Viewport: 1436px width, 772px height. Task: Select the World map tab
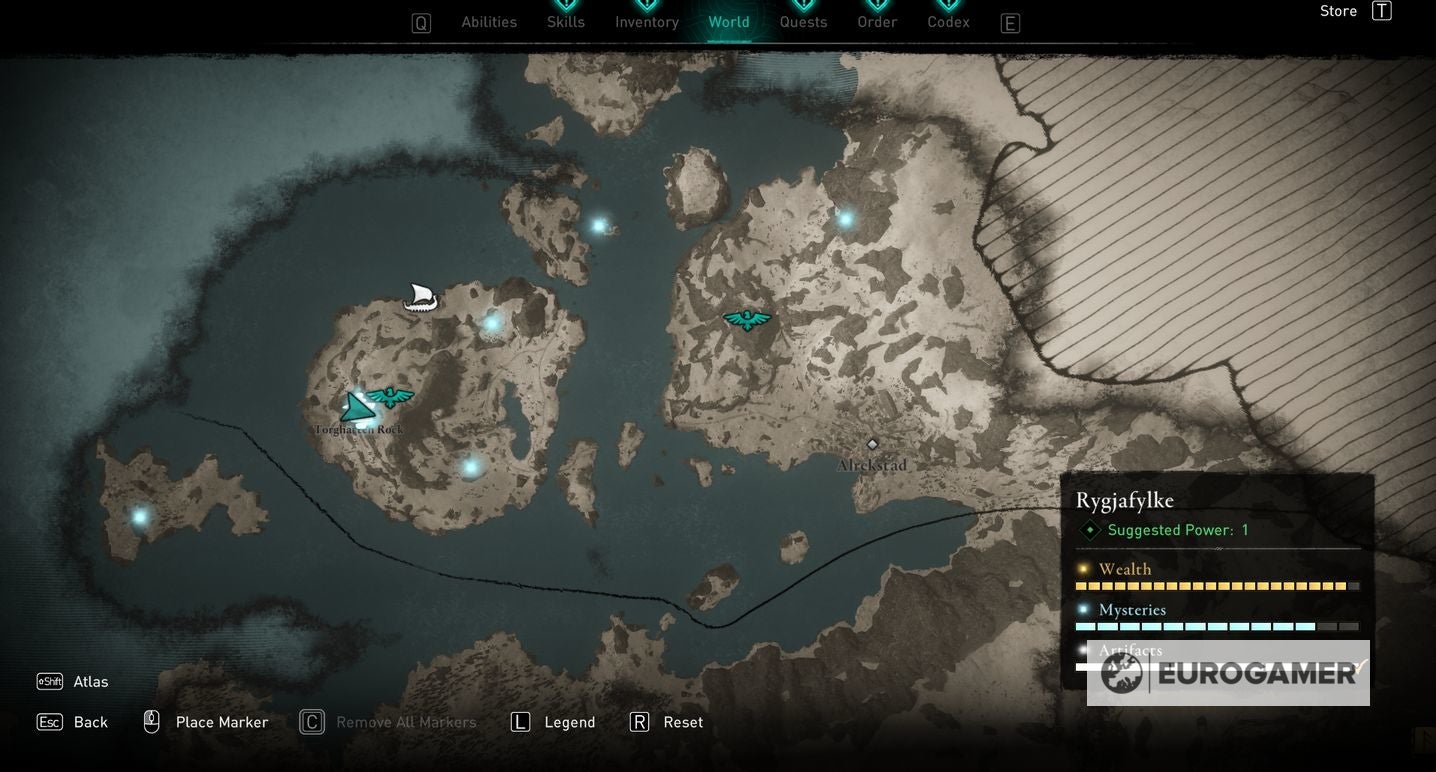[x=729, y=22]
